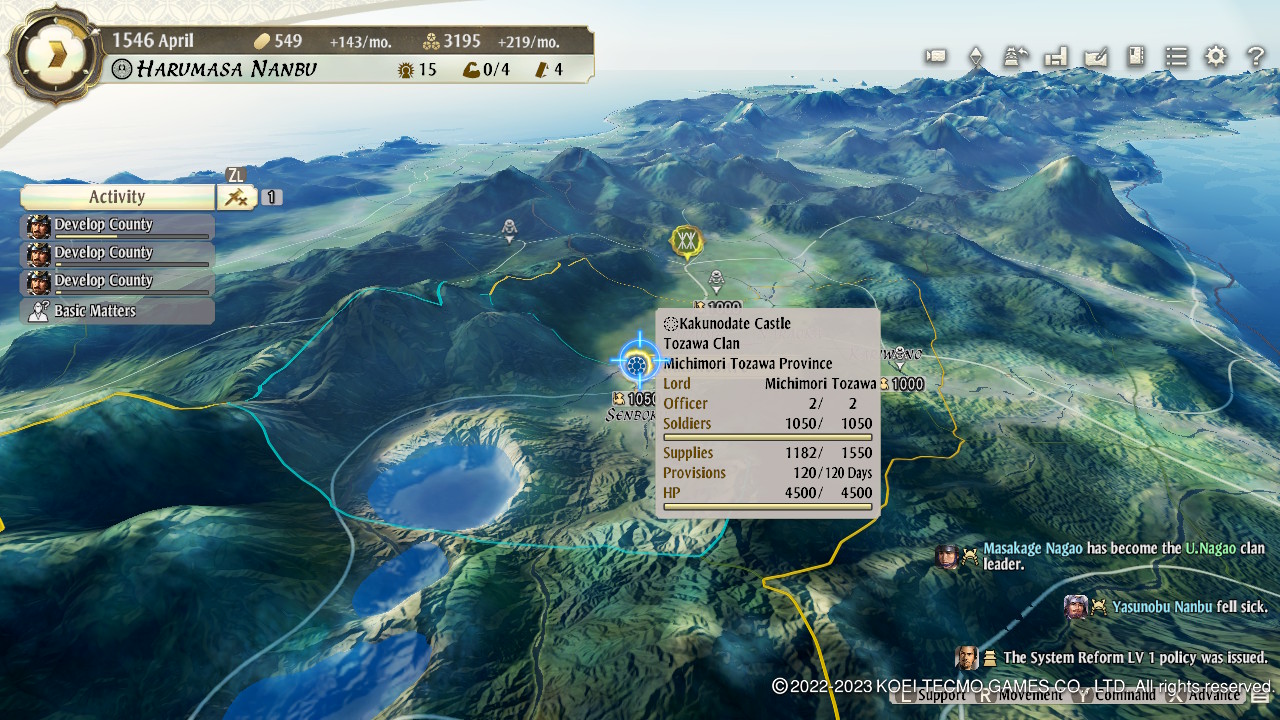This screenshot has height=720, width=1280.
Task: Open the Basic Matters entry
Action: [117, 311]
